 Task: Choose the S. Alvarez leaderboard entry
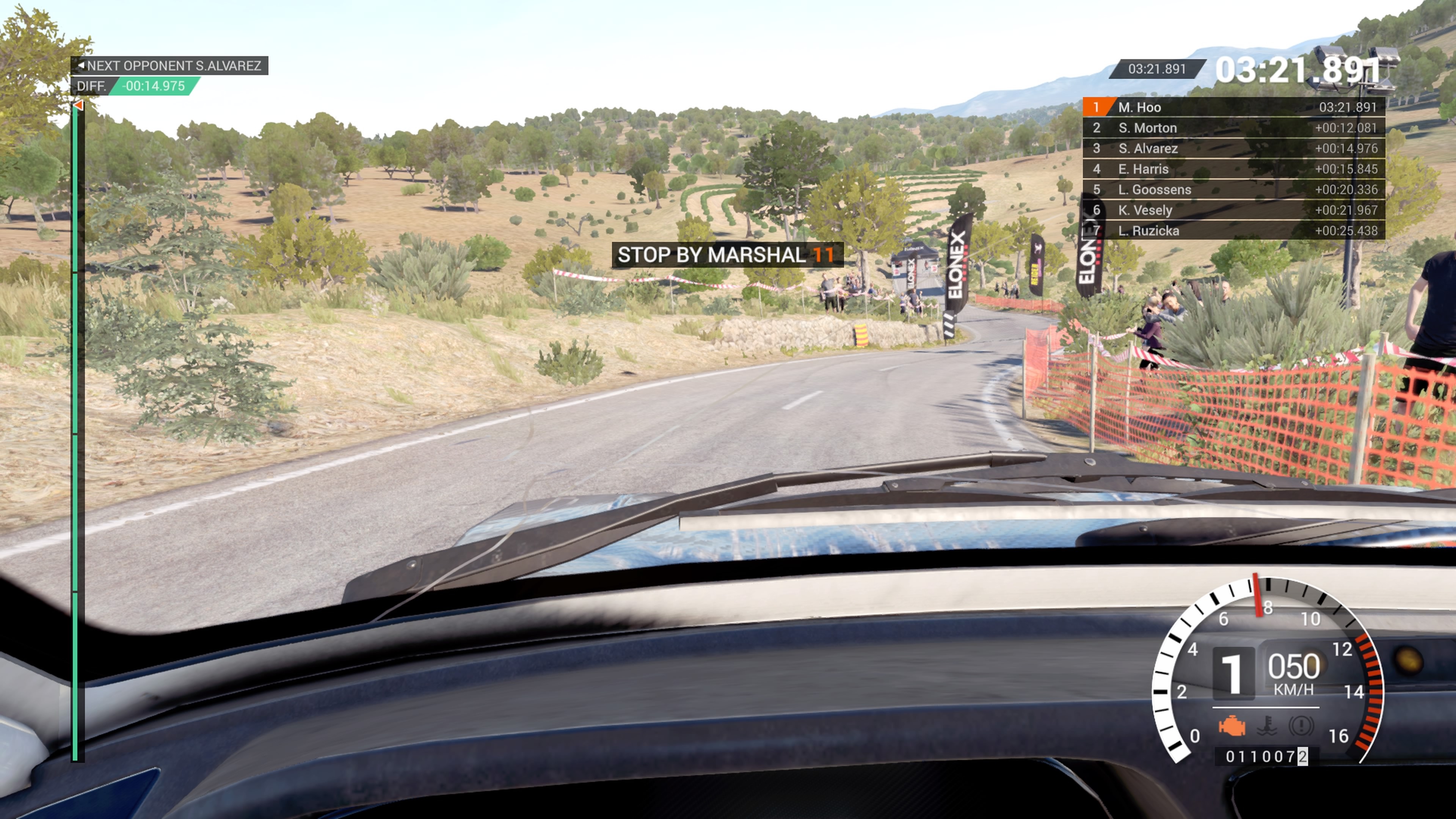point(1233,149)
